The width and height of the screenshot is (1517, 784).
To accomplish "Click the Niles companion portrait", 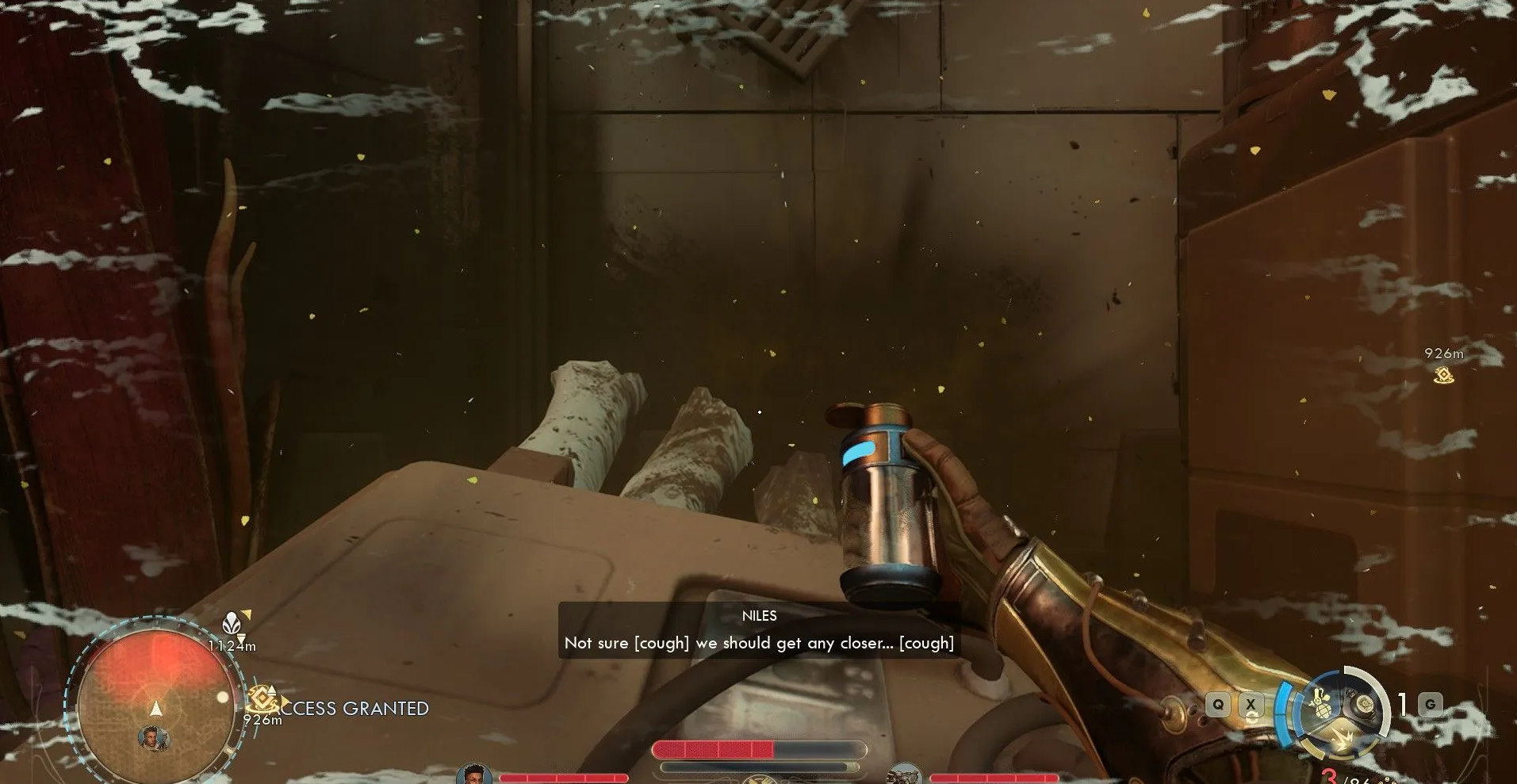I will pyautogui.click(x=473, y=774).
